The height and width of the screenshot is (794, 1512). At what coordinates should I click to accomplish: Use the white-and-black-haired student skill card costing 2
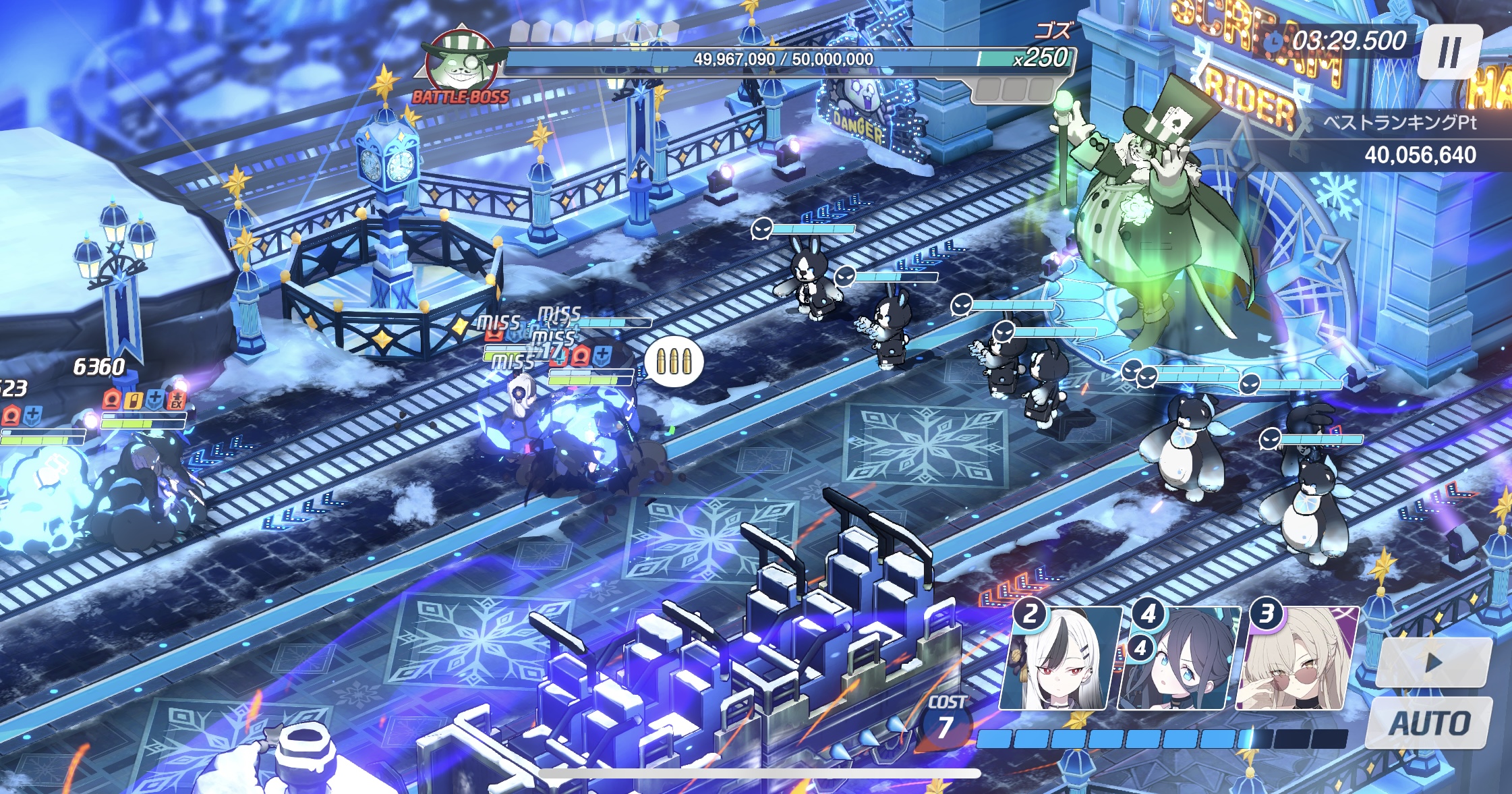tap(1060, 660)
